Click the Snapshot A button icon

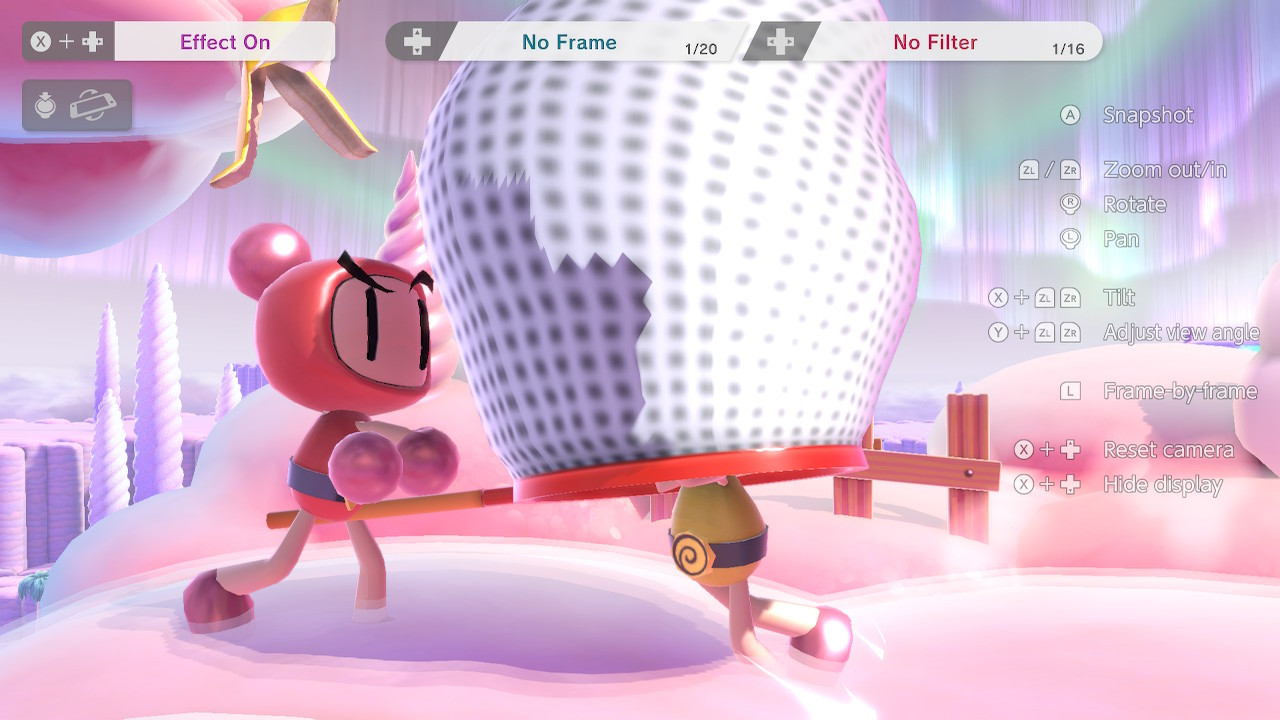1070,116
